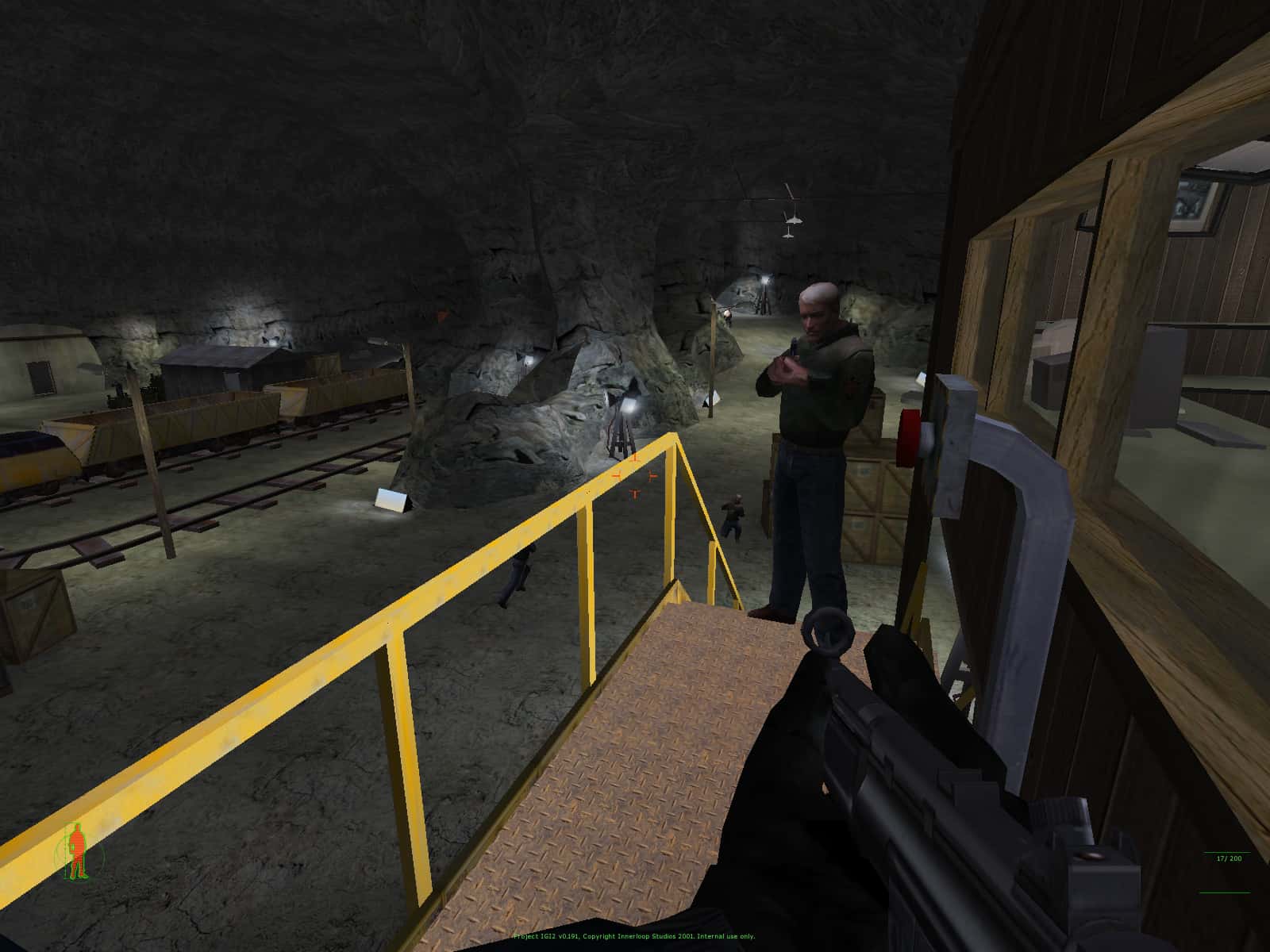Click the ammo counter showing 17/200
The height and width of the screenshot is (952, 1270).
coord(1228,858)
